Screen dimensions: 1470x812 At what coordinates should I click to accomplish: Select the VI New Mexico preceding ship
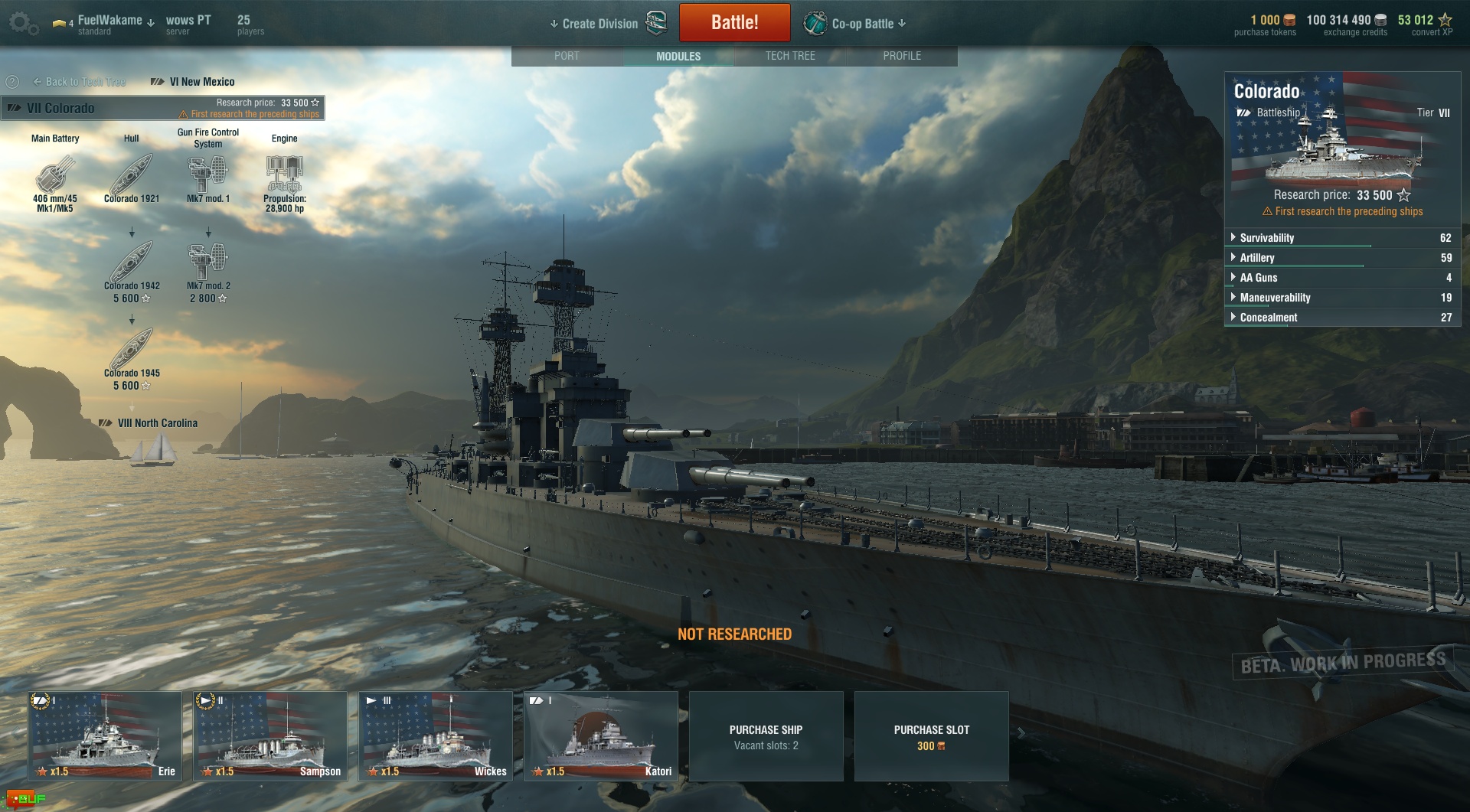point(201,82)
